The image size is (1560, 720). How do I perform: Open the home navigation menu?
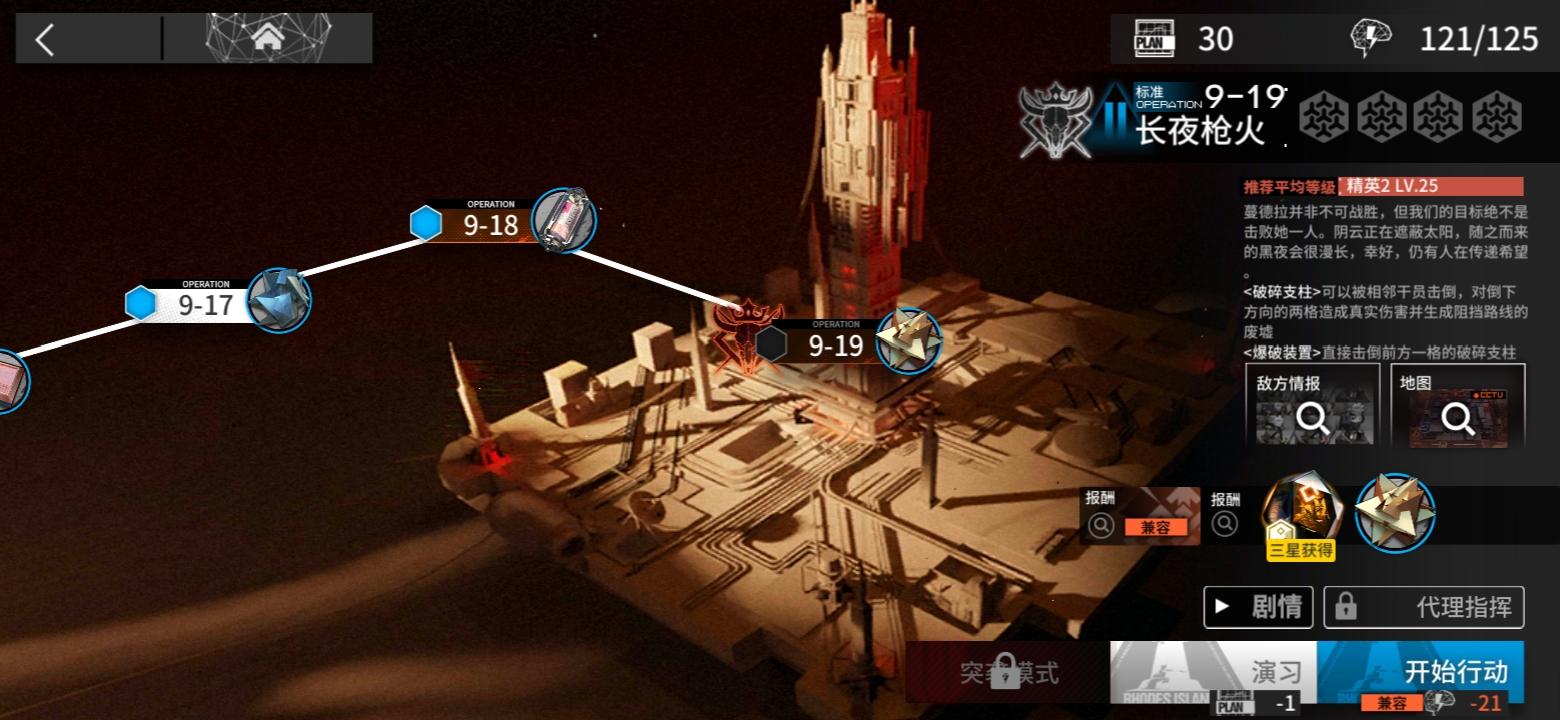267,39
